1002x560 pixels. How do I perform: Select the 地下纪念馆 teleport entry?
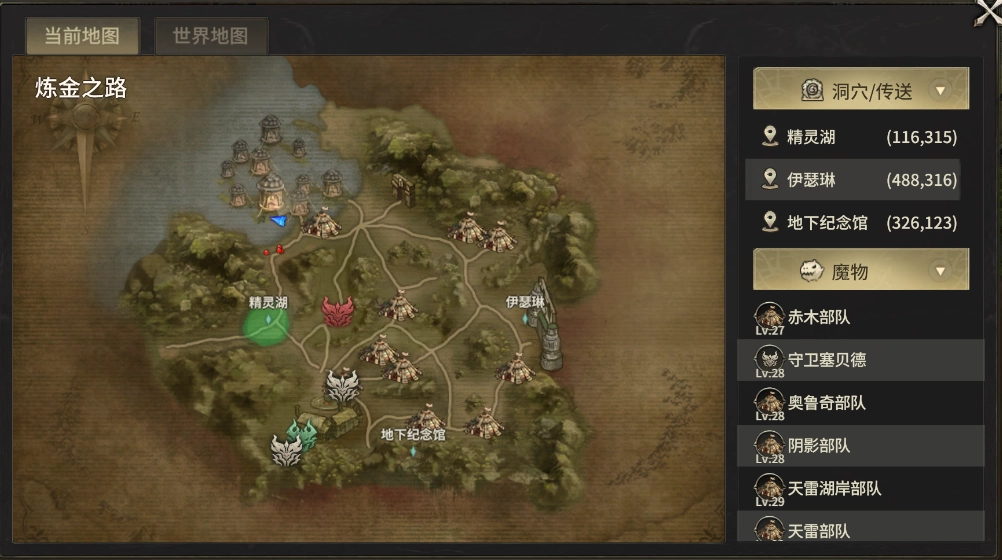pos(860,223)
